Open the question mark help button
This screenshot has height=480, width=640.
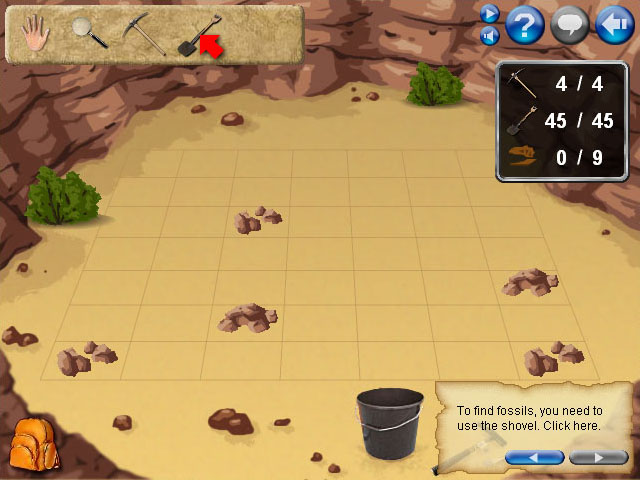(525, 25)
